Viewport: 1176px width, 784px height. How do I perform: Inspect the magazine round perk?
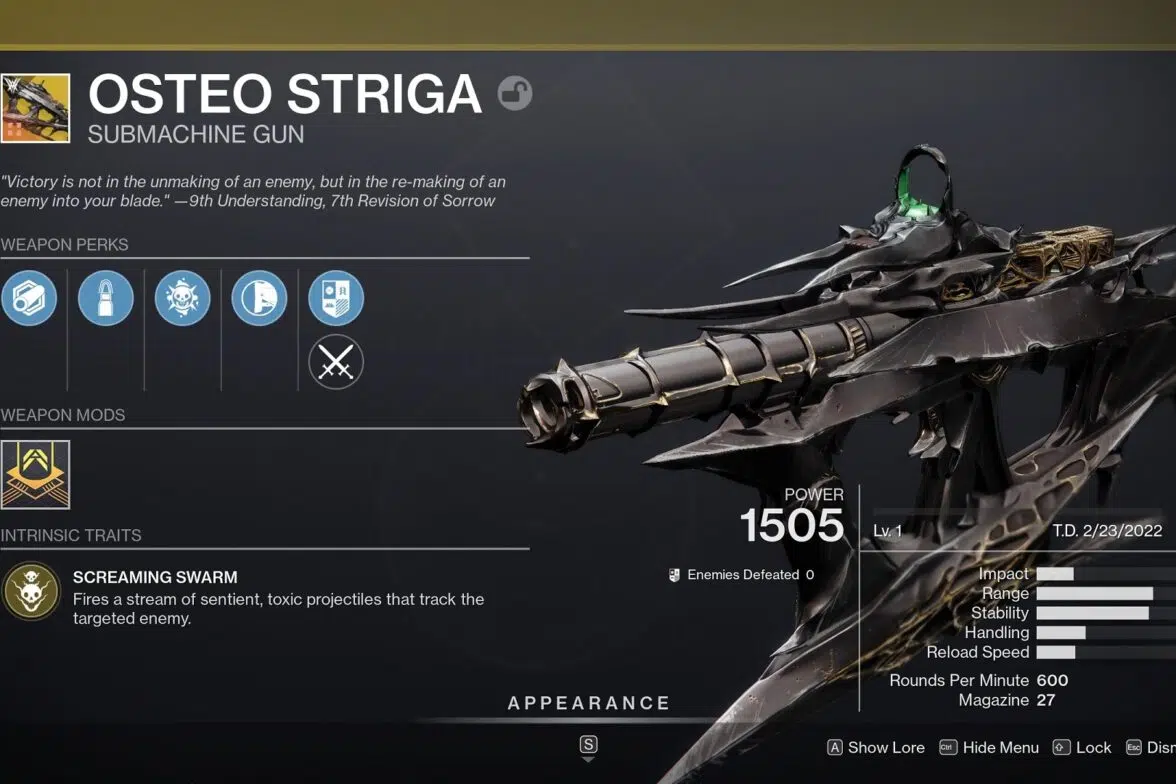106,298
